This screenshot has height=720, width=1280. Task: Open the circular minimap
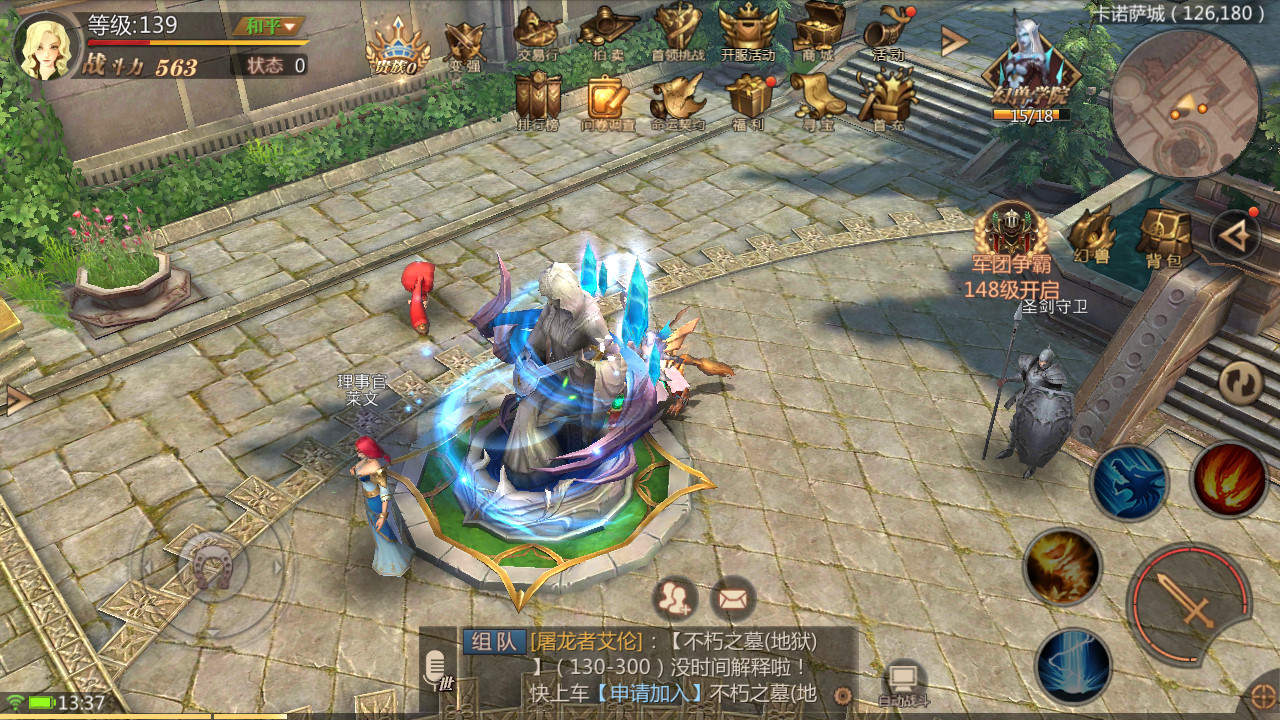click(1185, 104)
